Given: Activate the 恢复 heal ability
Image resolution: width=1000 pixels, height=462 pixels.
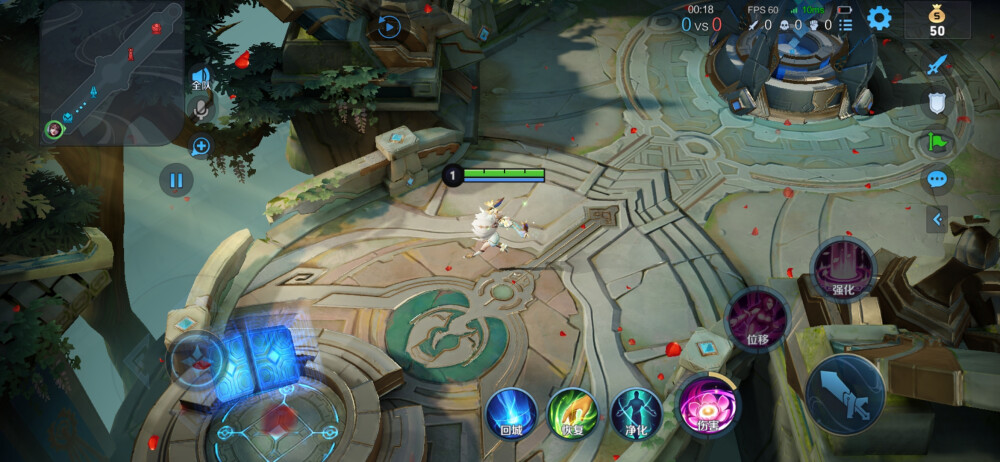Looking at the screenshot, I should (573, 411).
